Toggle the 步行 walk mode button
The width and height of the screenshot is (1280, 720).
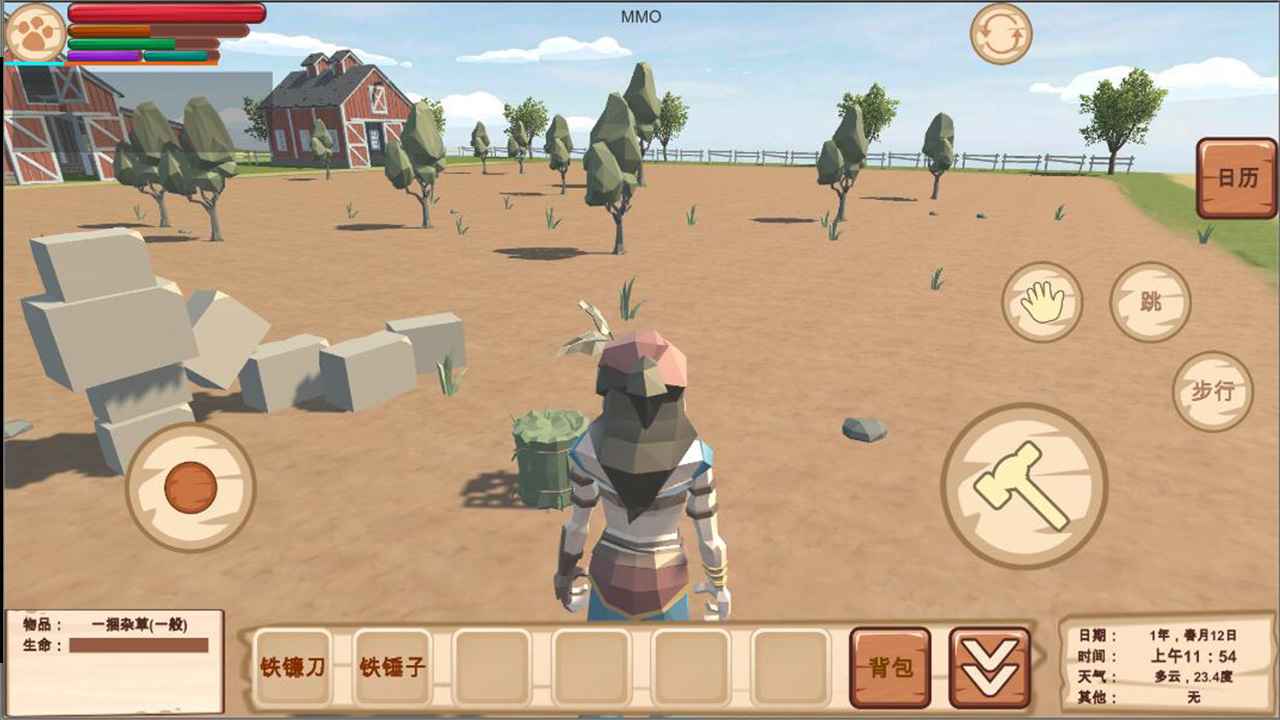[x=1212, y=391]
